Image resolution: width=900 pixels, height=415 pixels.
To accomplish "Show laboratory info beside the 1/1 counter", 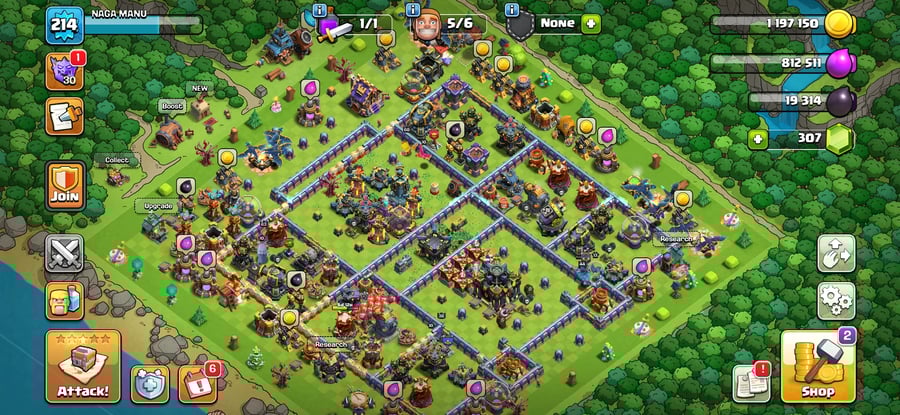I will (x=319, y=11).
